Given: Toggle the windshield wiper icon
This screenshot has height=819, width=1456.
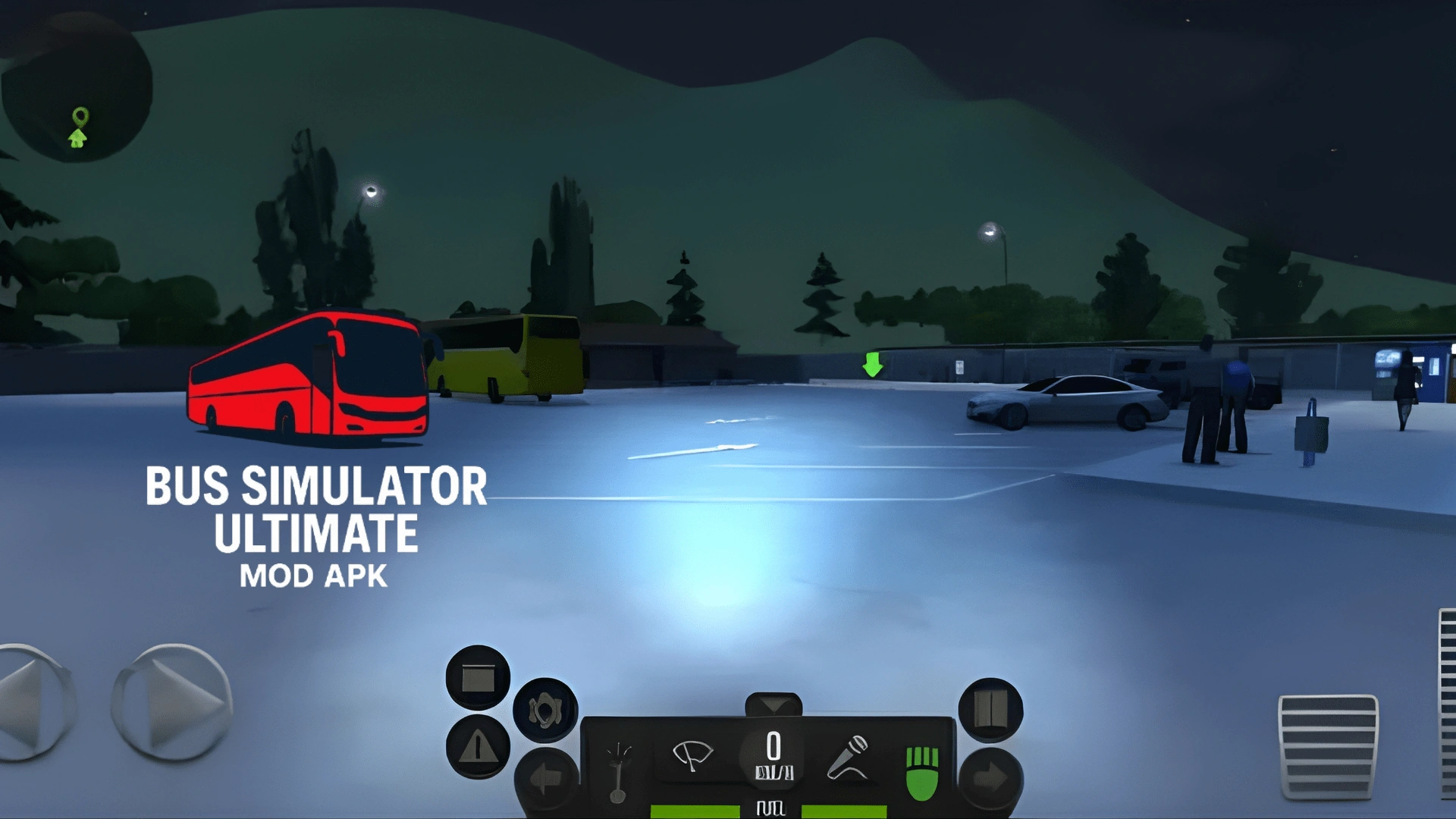Looking at the screenshot, I should (692, 755).
